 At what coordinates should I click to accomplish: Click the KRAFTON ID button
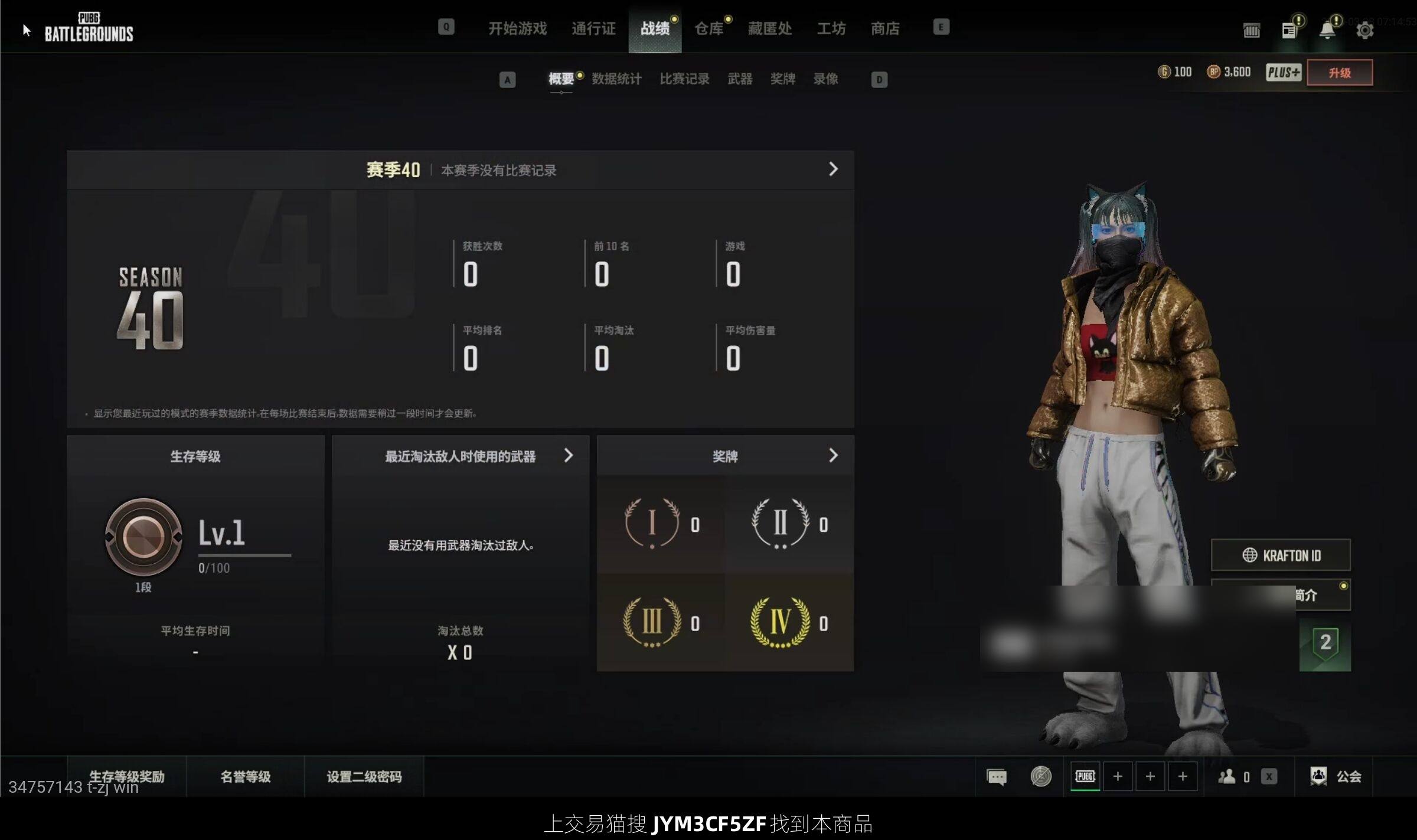[x=1281, y=555]
